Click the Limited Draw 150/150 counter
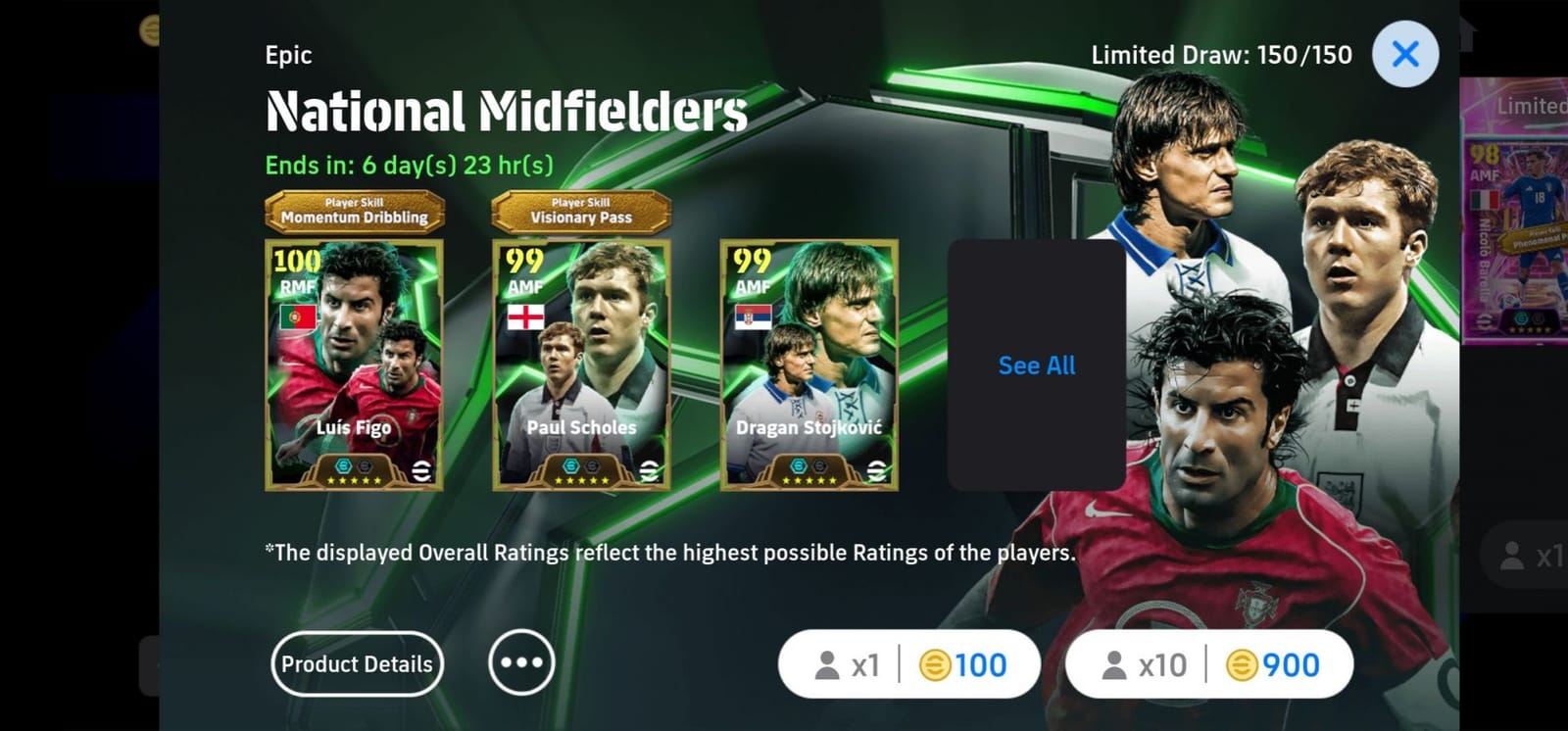The image size is (1568, 731). (x=1223, y=55)
